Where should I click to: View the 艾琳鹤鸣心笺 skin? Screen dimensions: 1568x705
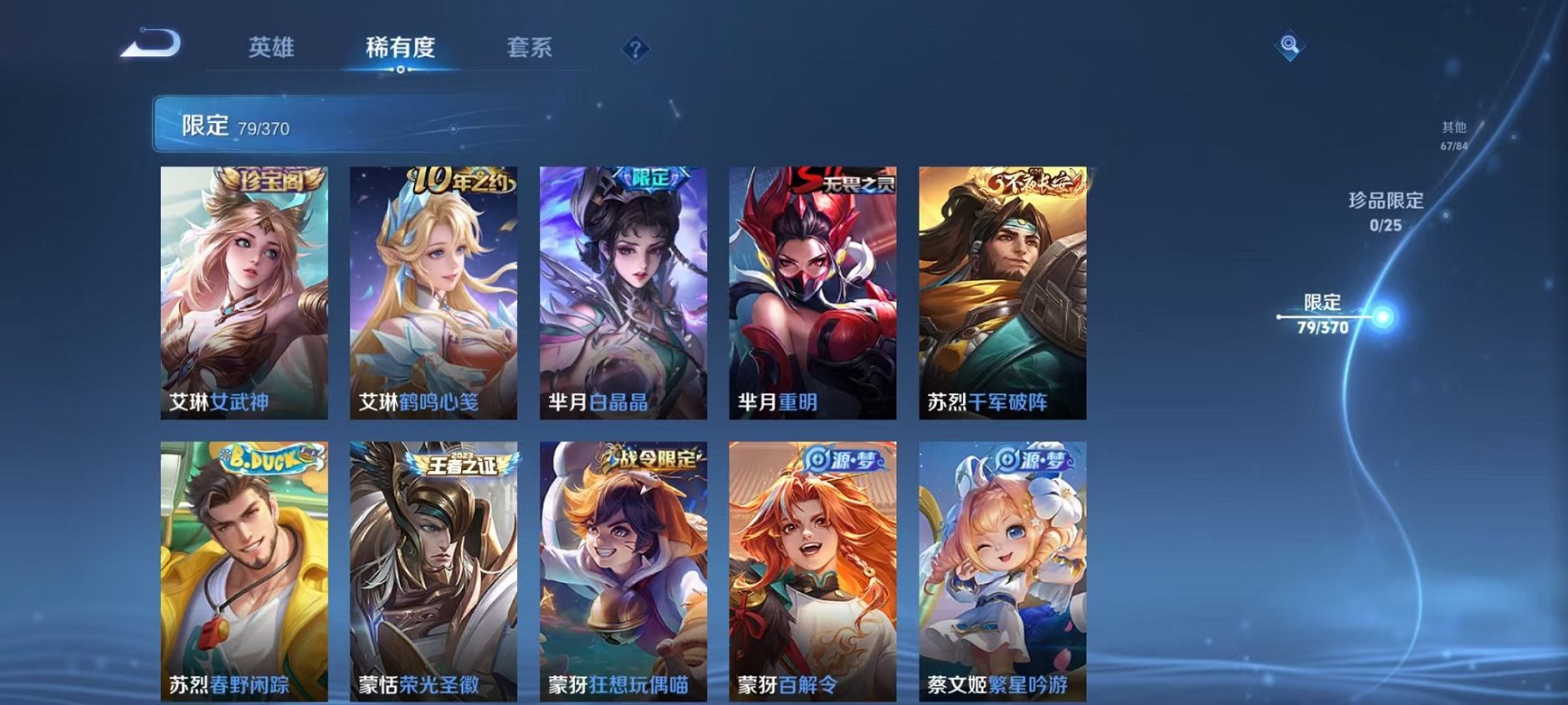coord(436,289)
